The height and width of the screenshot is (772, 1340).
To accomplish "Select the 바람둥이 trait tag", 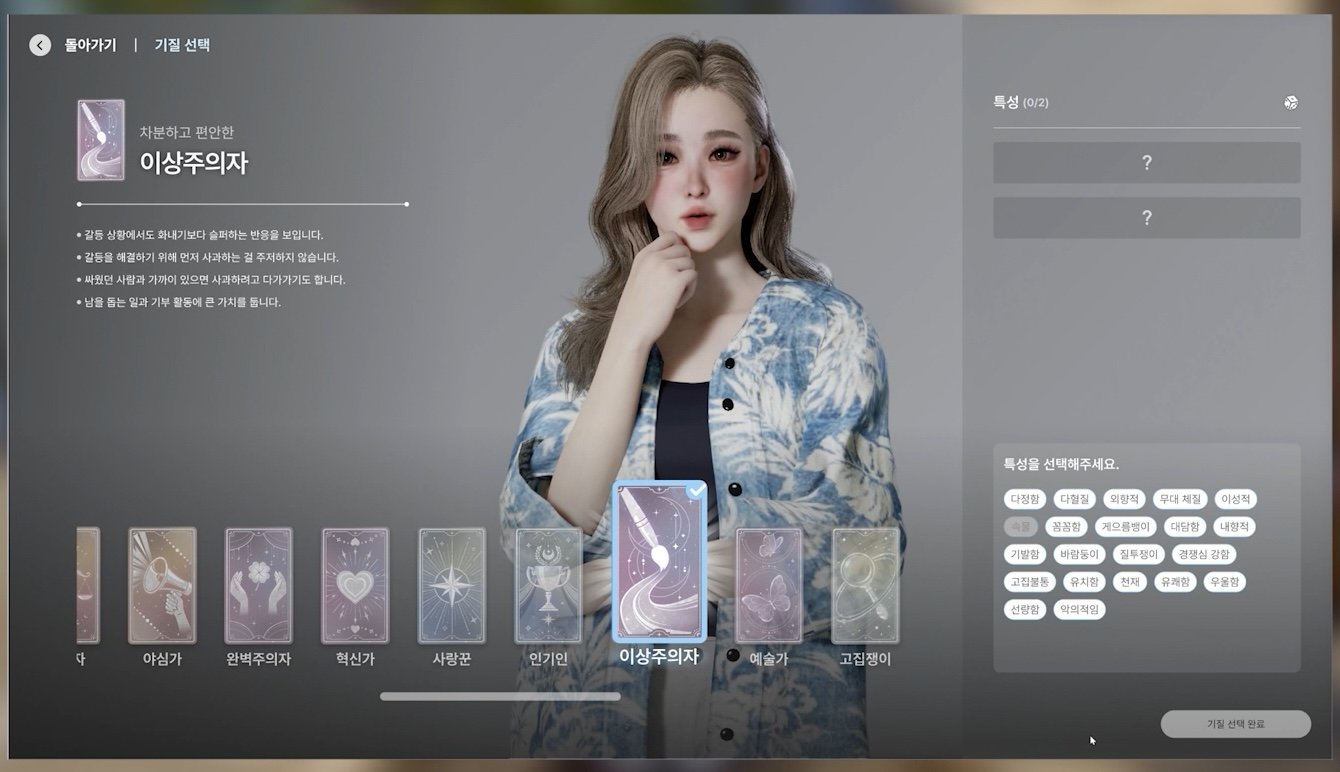I will 1076,554.
